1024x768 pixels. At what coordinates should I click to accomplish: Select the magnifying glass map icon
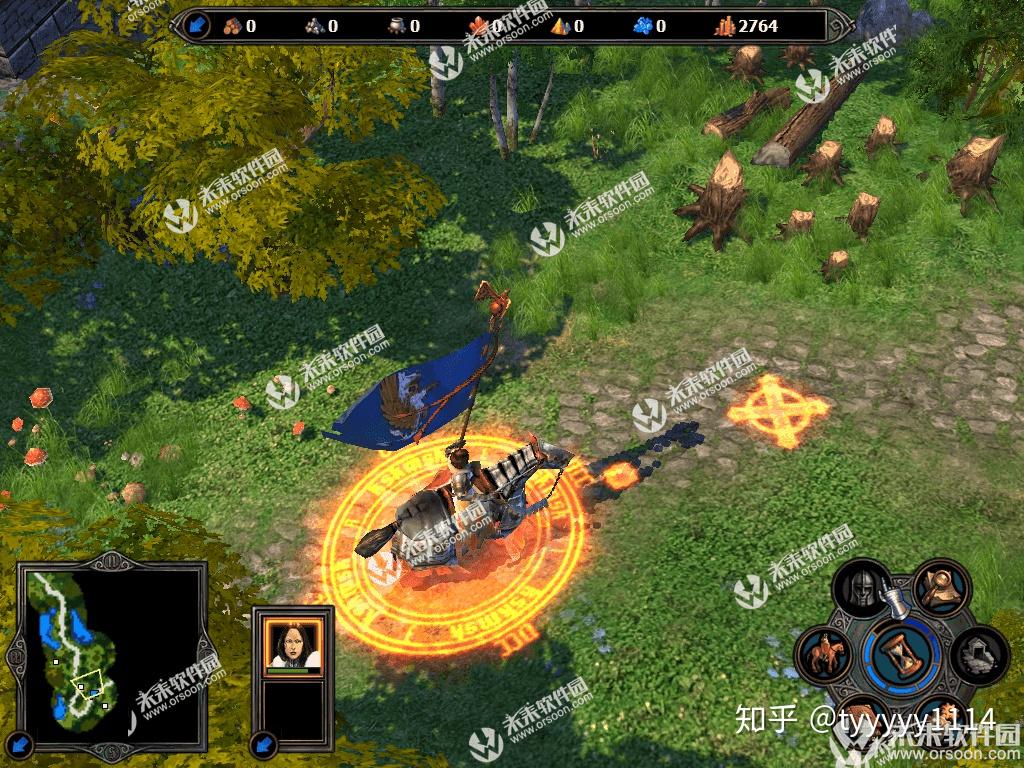tap(940, 588)
